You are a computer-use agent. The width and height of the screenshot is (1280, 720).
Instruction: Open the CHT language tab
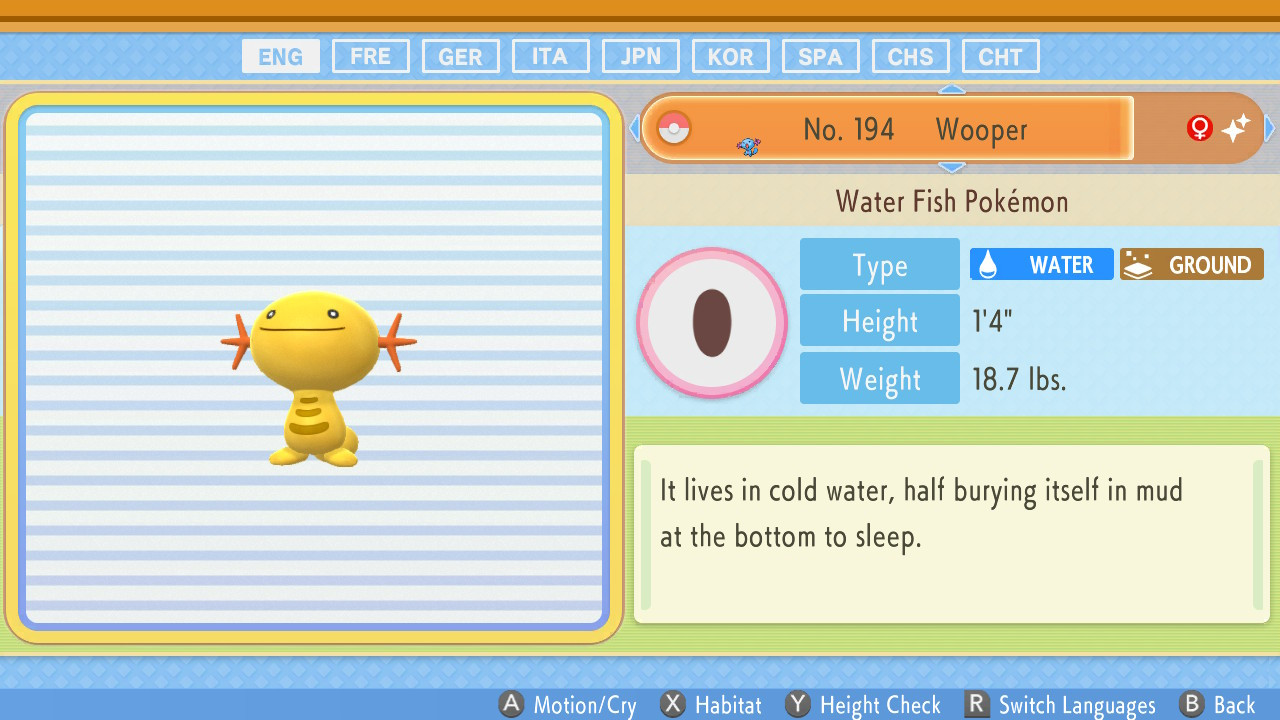pos(1000,56)
